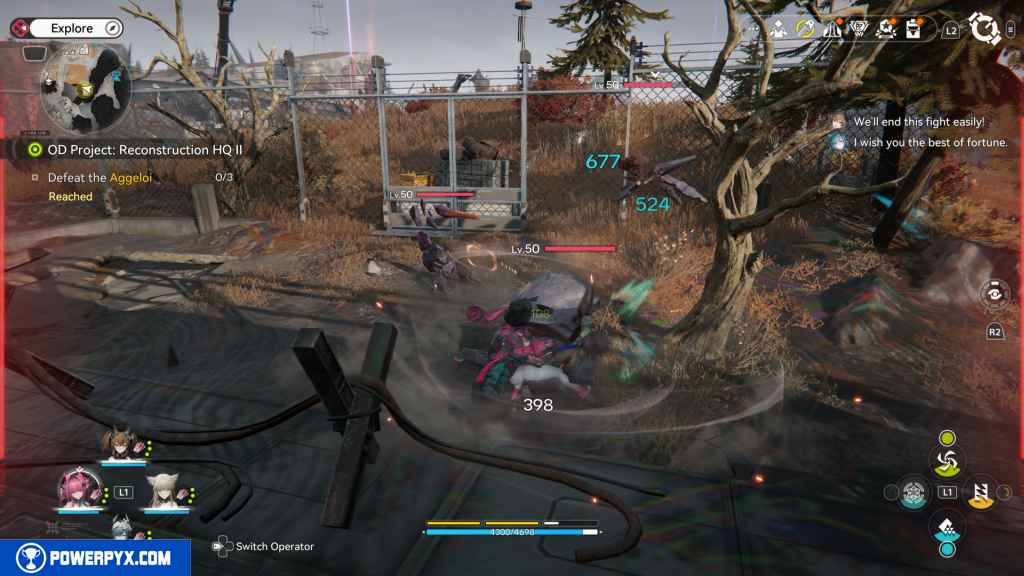1024x576 pixels.
Task: Open the large gear wheel menu
Action: click(987, 29)
